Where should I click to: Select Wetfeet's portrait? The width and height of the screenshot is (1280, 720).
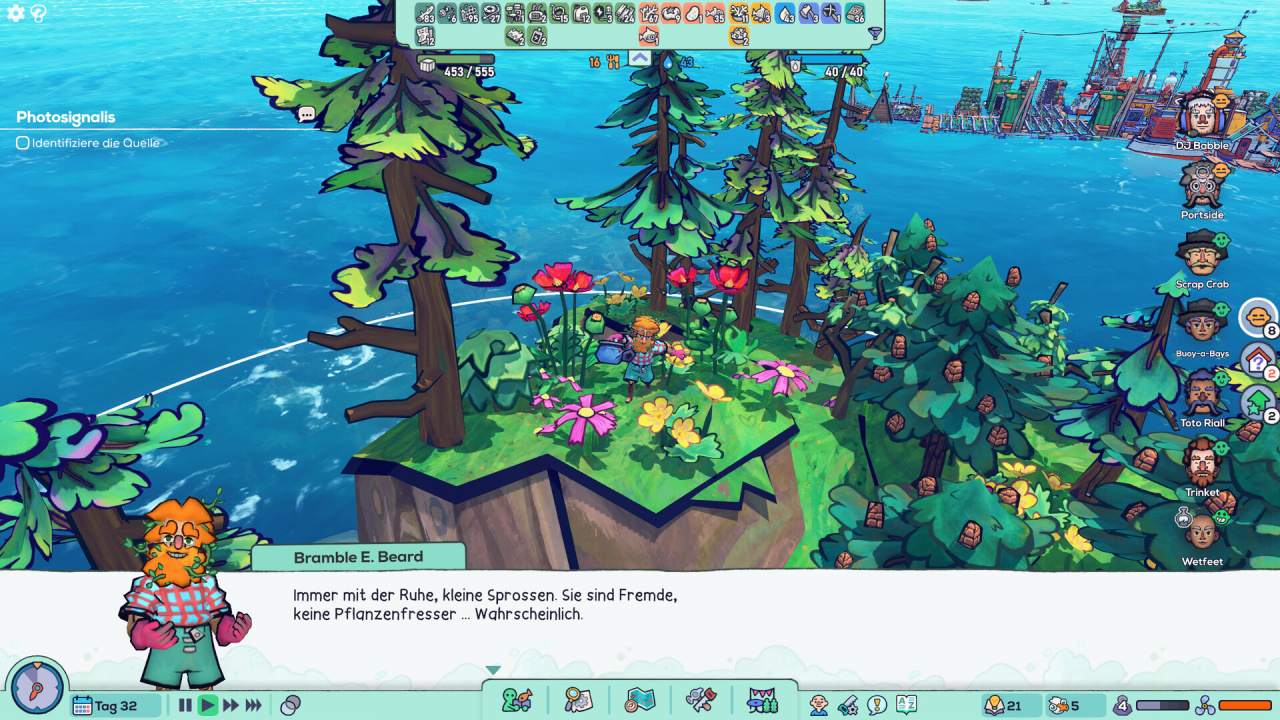[x=1200, y=531]
